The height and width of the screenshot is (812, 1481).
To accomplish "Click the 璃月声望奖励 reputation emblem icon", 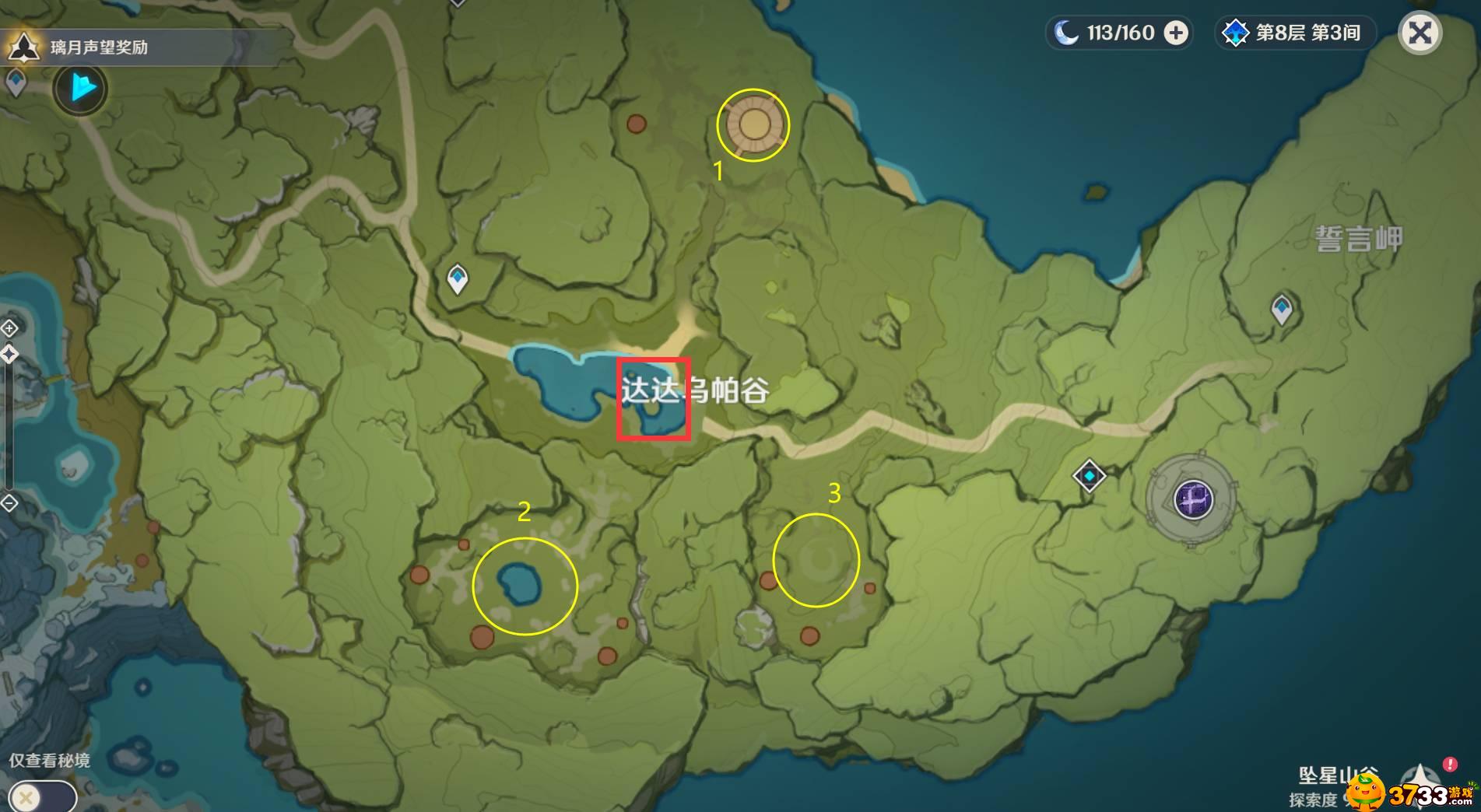I will pos(23,47).
